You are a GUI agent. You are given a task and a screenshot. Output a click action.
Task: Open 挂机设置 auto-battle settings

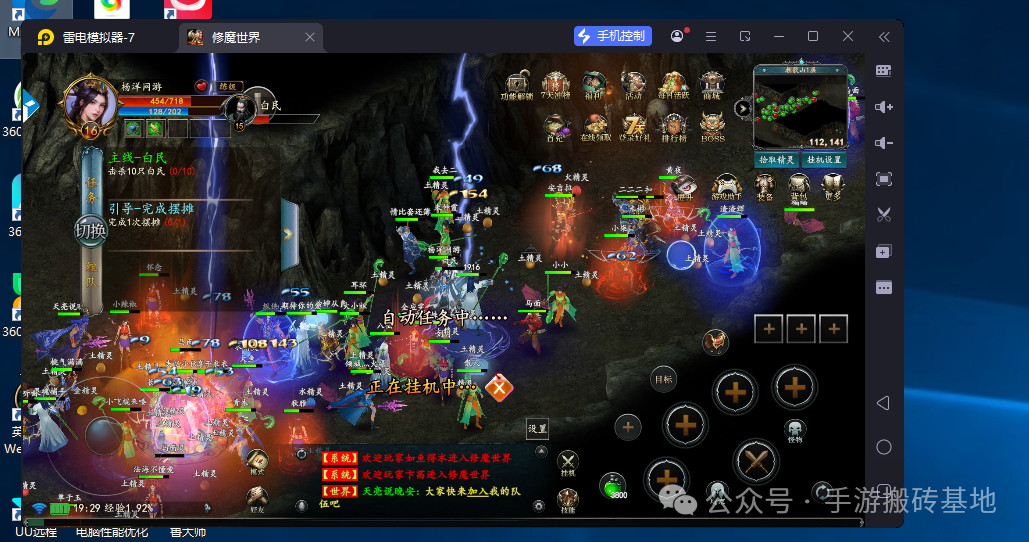pyautogui.click(x=826, y=159)
